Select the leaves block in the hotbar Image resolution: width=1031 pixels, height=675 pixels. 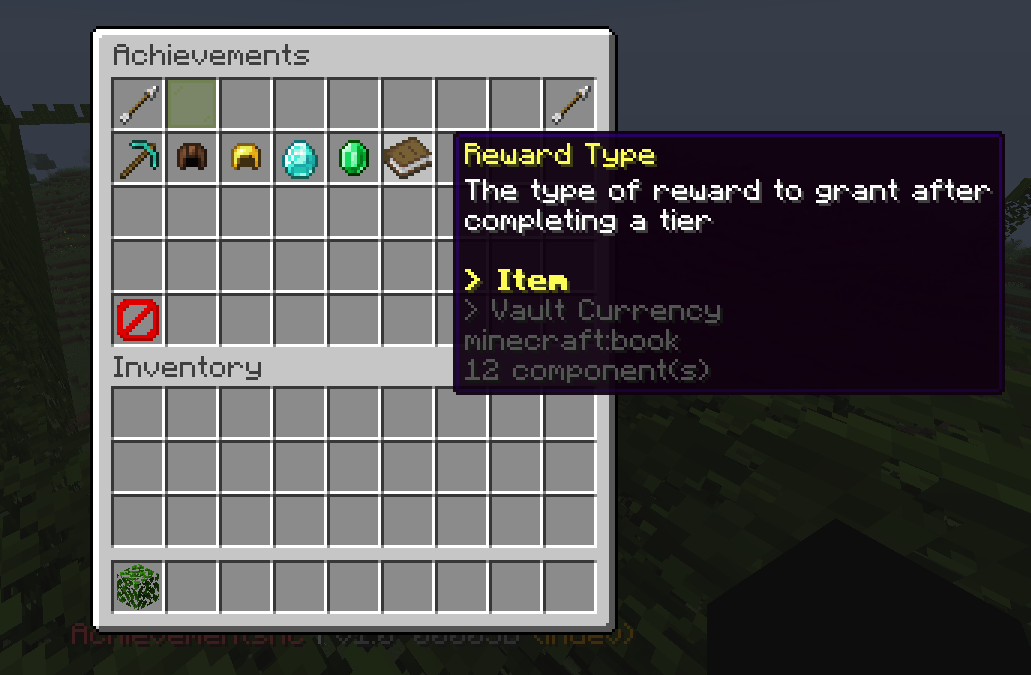click(x=138, y=587)
